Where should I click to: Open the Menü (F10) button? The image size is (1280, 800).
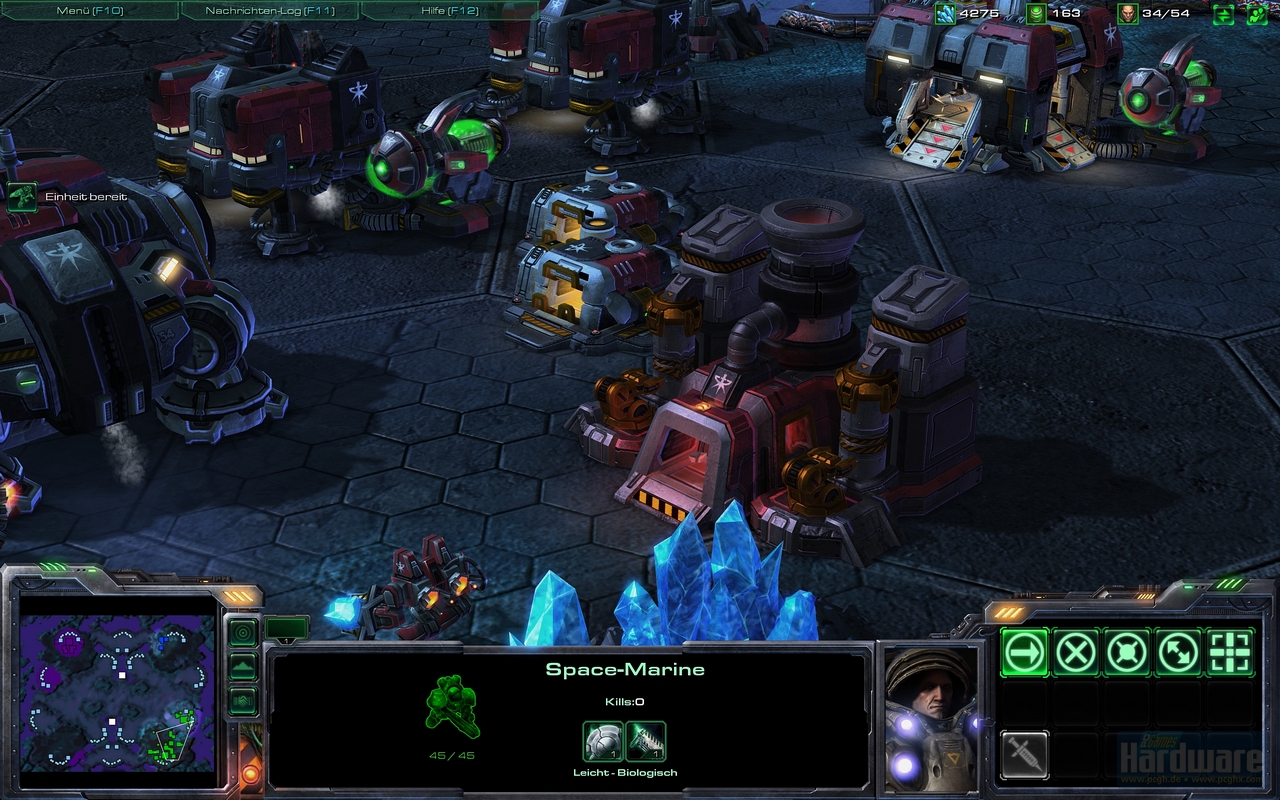88,11
